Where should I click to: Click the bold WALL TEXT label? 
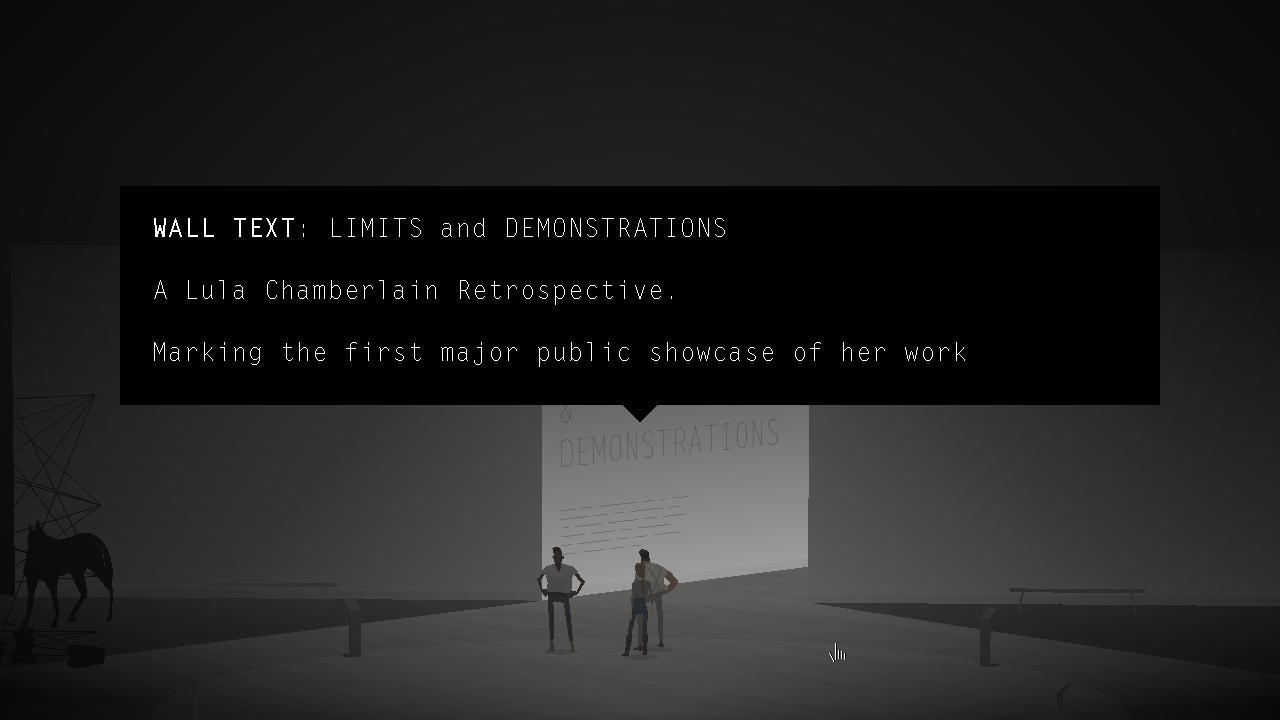[222, 228]
